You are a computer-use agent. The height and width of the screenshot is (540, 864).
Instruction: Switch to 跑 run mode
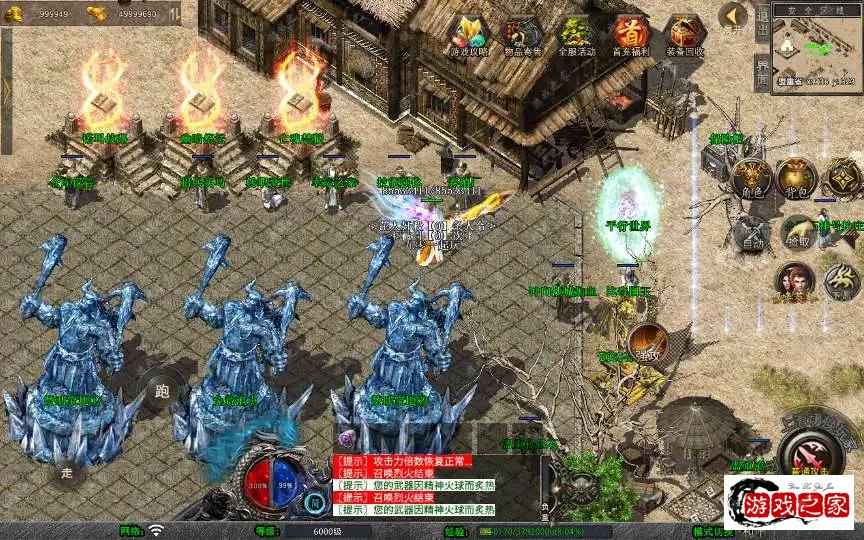click(x=162, y=390)
